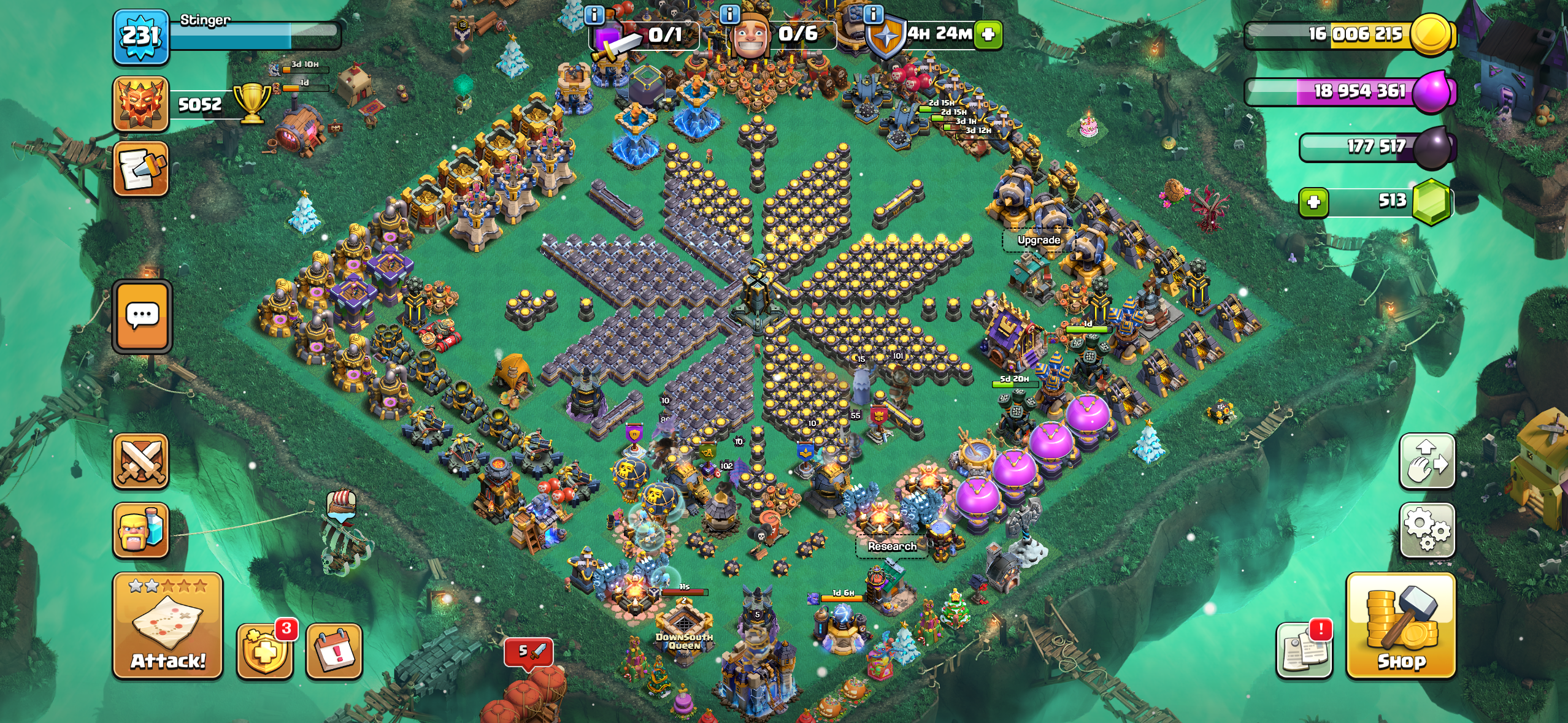Open the chat speech bubble panel
This screenshot has height=723, width=1568.
pos(142,316)
